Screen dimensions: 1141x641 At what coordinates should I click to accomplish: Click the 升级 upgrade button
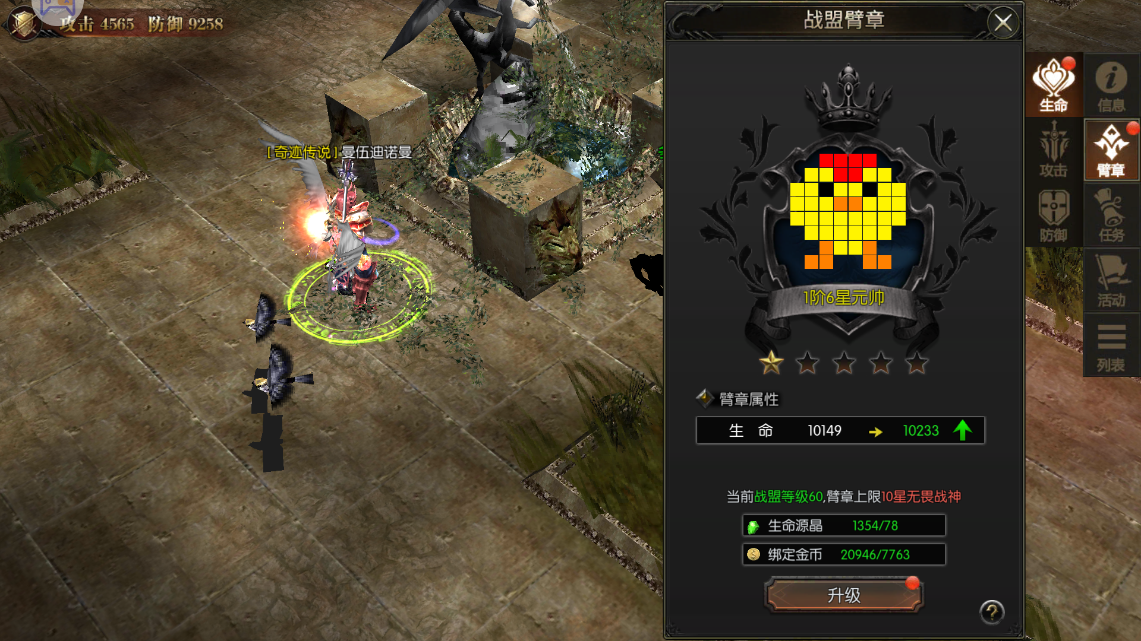(843, 595)
